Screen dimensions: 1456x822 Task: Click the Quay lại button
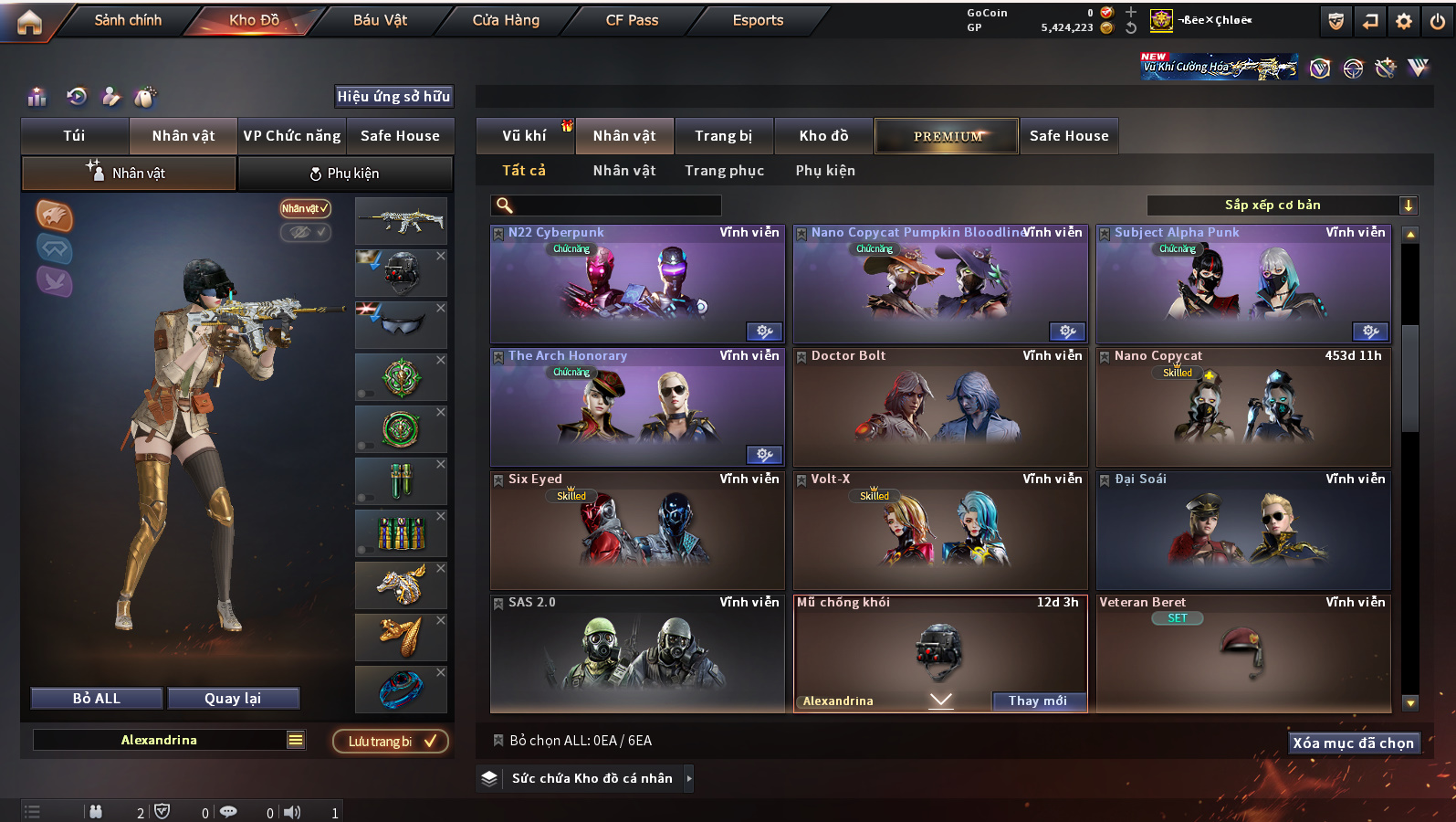(233, 699)
